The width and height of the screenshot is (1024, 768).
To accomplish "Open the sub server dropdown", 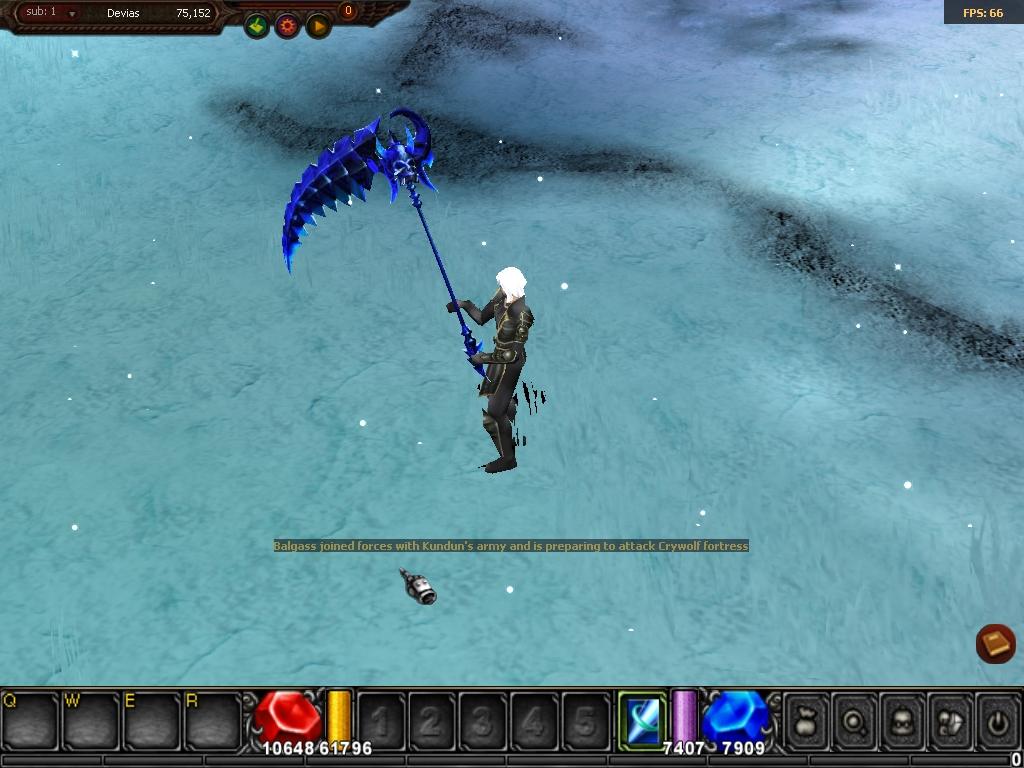I will pos(72,14).
